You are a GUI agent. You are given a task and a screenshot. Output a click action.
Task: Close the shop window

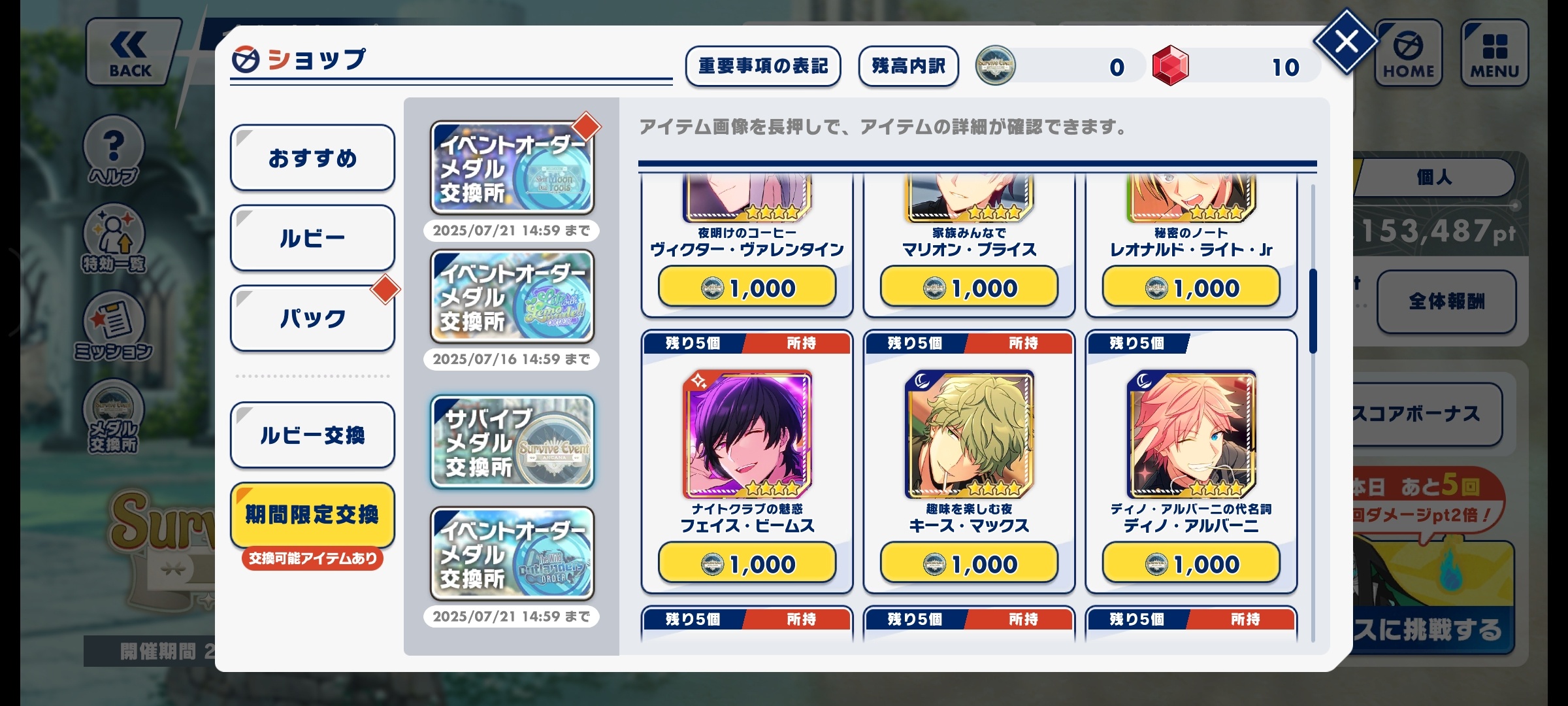tap(1346, 42)
